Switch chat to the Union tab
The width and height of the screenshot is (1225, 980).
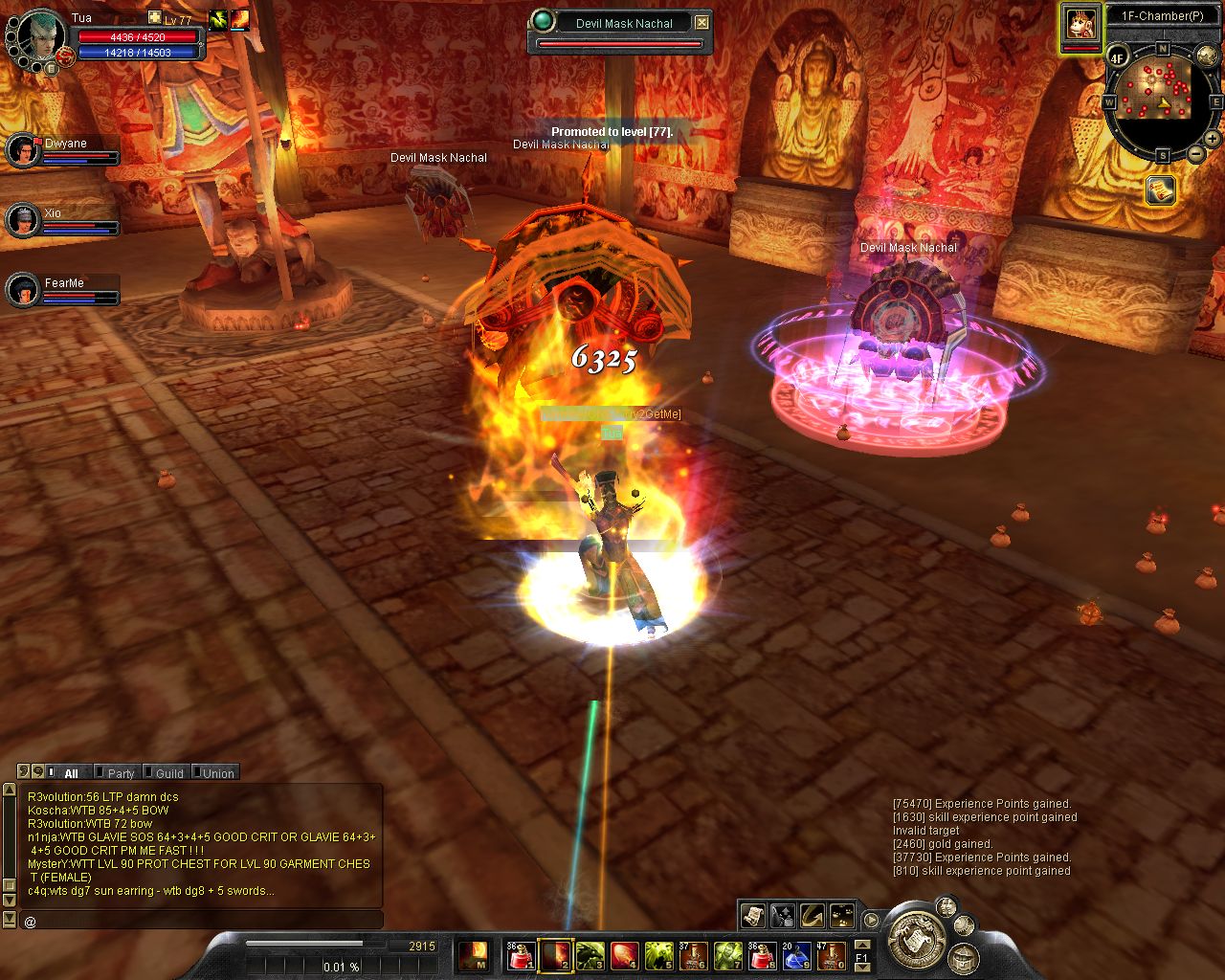coord(218,773)
